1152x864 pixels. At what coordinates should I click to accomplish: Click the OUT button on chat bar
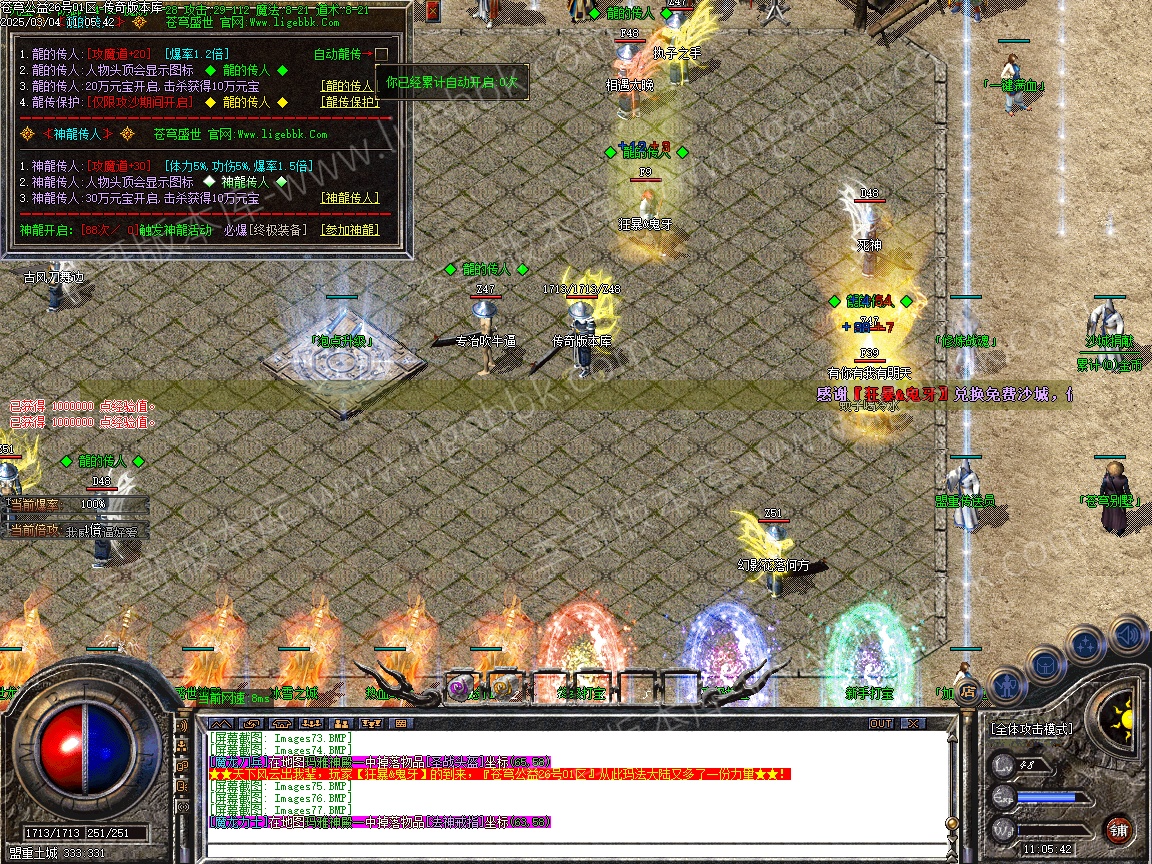tap(881, 723)
